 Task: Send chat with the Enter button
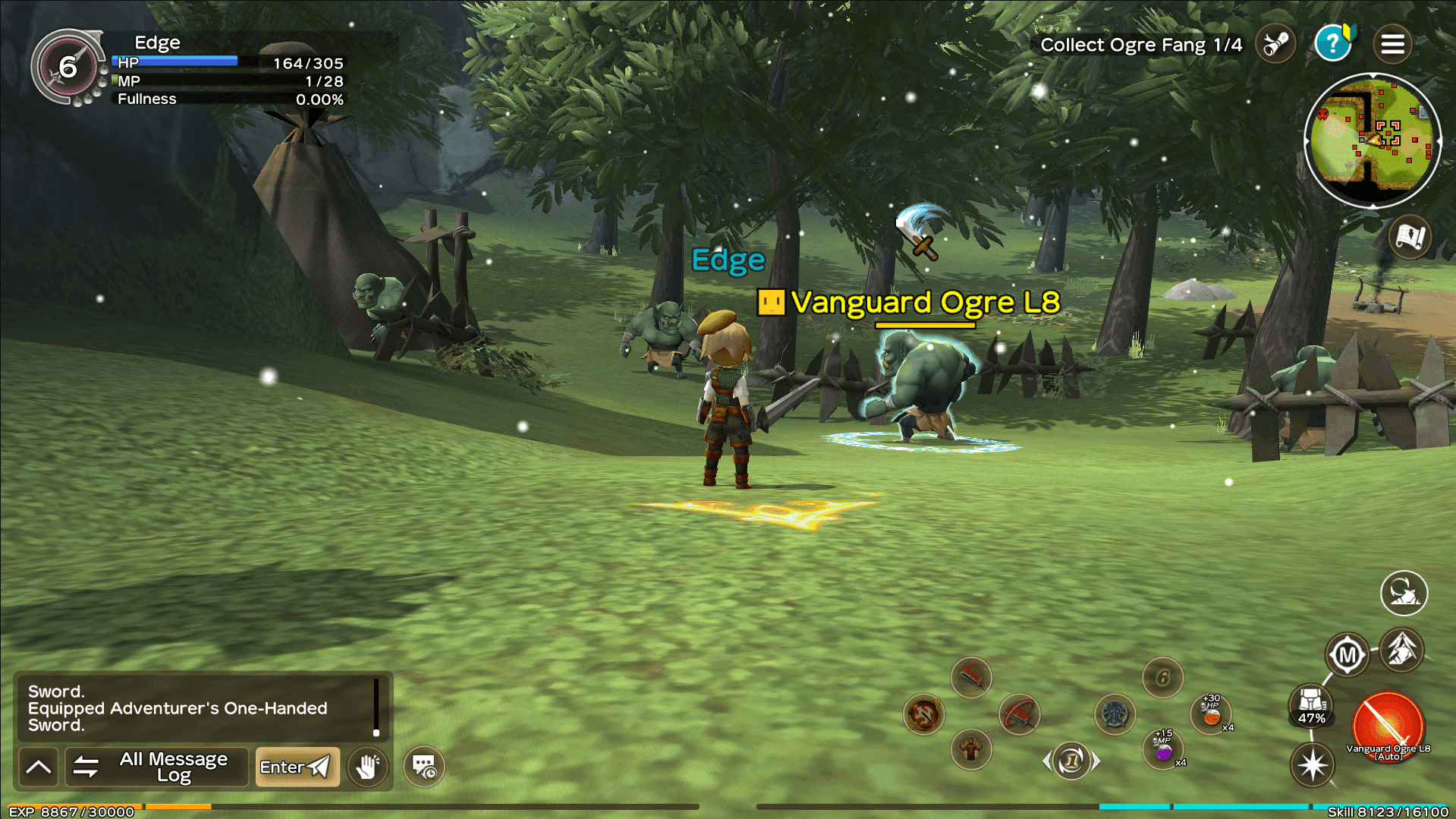click(297, 767)
